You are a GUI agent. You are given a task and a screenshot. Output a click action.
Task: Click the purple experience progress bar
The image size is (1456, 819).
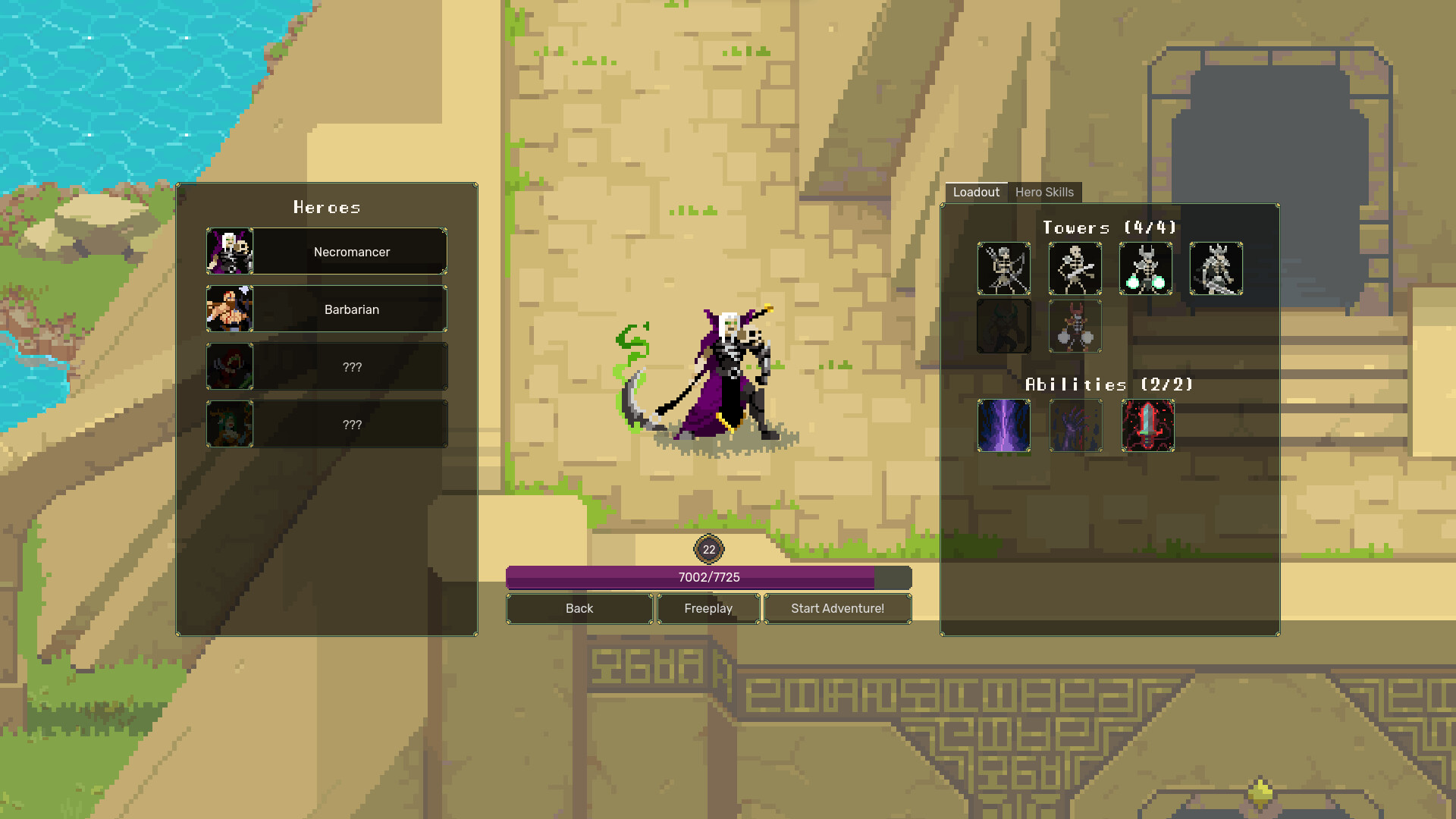tap(709, 577)
